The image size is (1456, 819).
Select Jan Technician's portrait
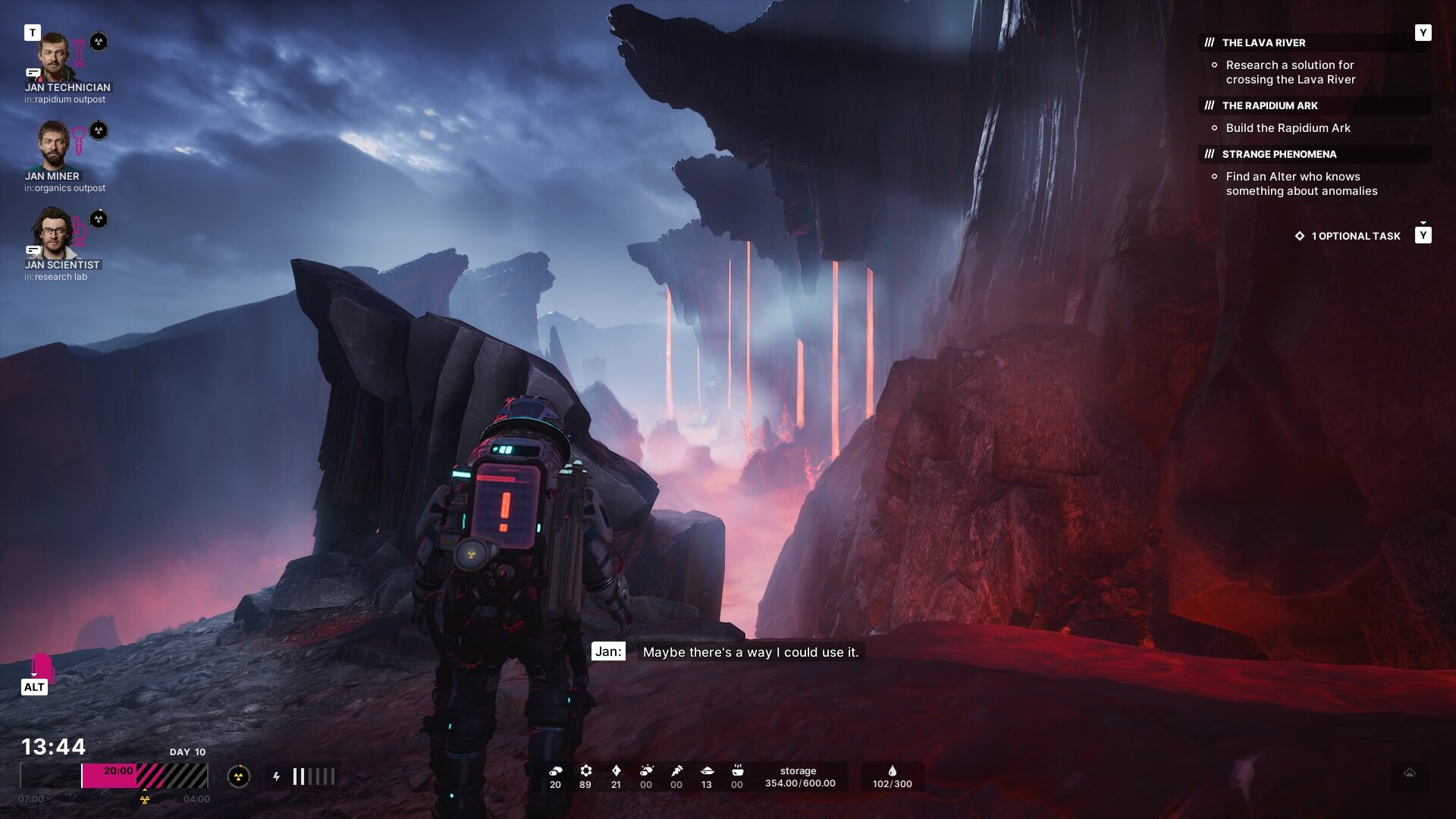pyautogui.click(x=55, y=57)
